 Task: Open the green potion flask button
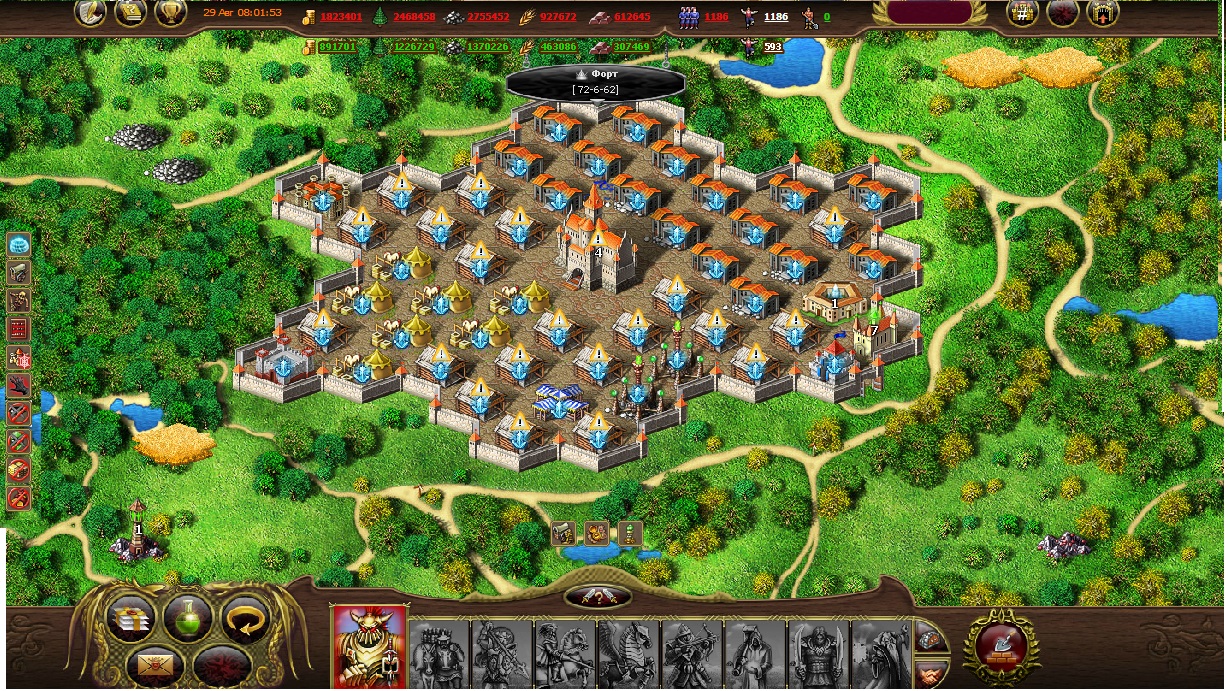pyautogui.click(x=188, y=620)
